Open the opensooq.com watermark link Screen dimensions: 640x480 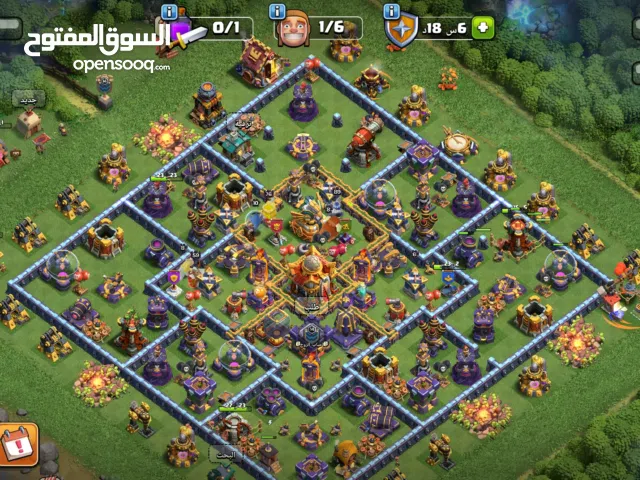tap(120, 64)
